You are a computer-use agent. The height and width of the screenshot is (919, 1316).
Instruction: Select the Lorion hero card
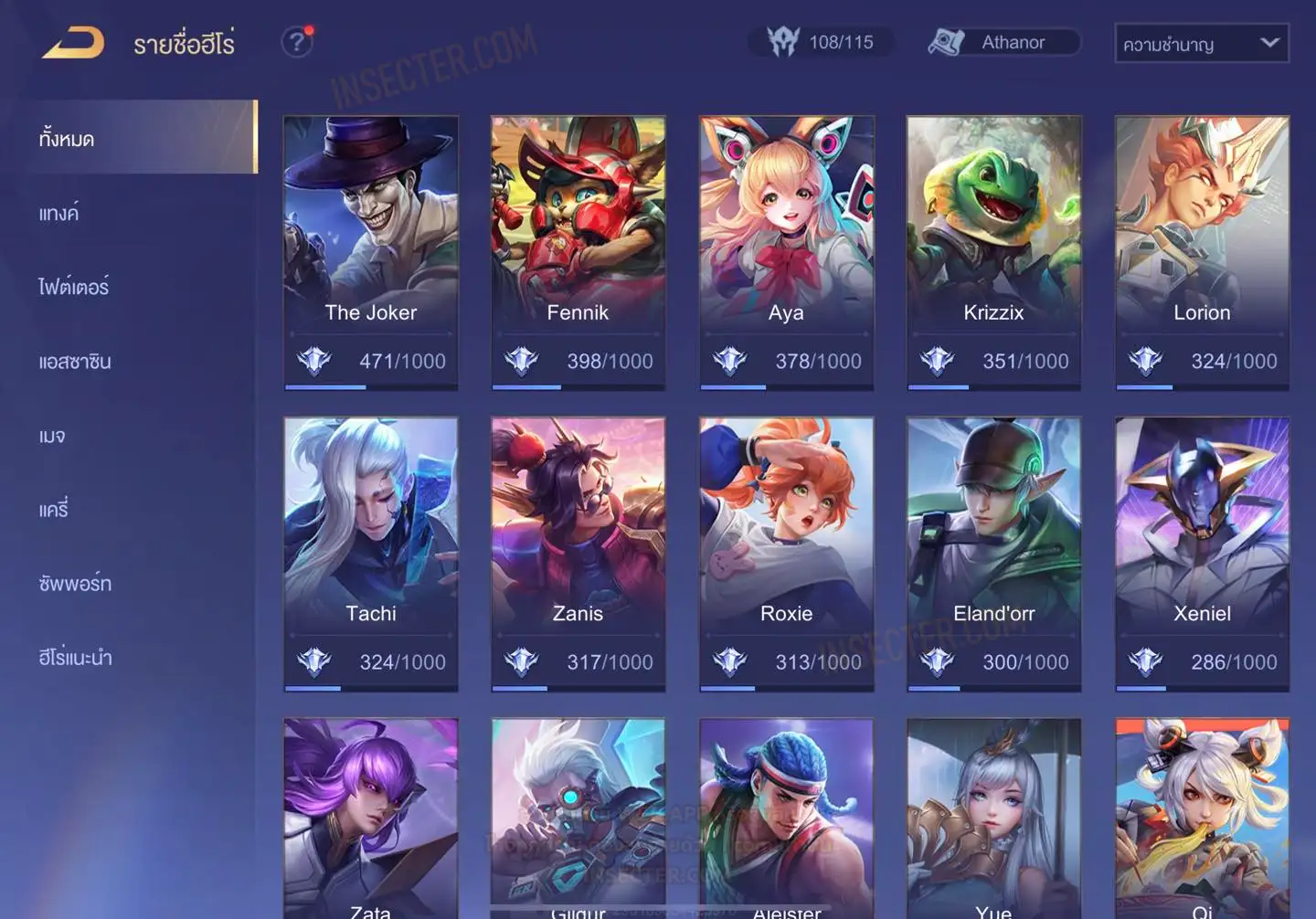click(x=1202, y=251)
